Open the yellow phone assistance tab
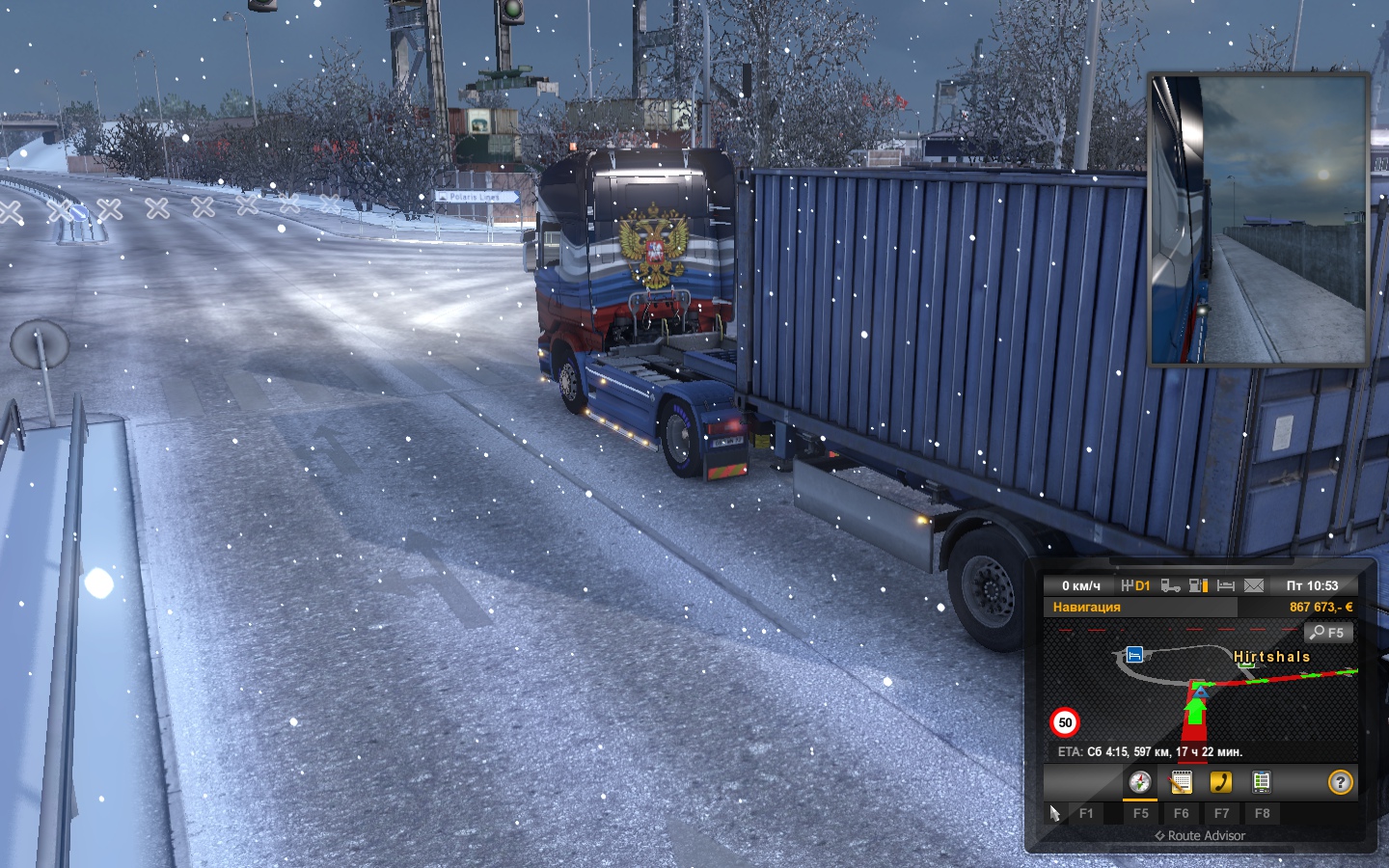This screenshot has width=1389, height=868. 1221,782
